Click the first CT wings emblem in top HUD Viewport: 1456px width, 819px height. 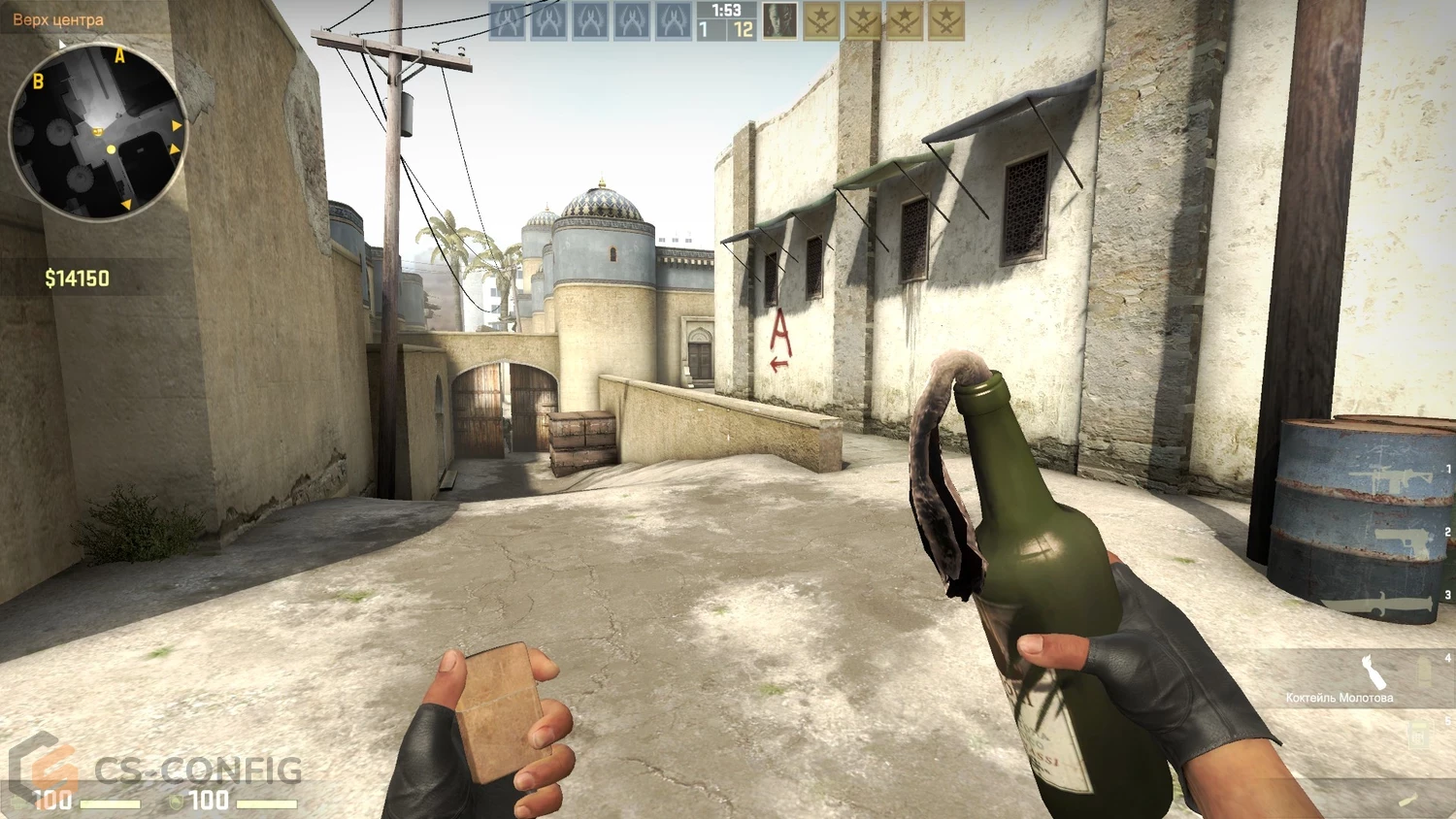click(508, 19)
